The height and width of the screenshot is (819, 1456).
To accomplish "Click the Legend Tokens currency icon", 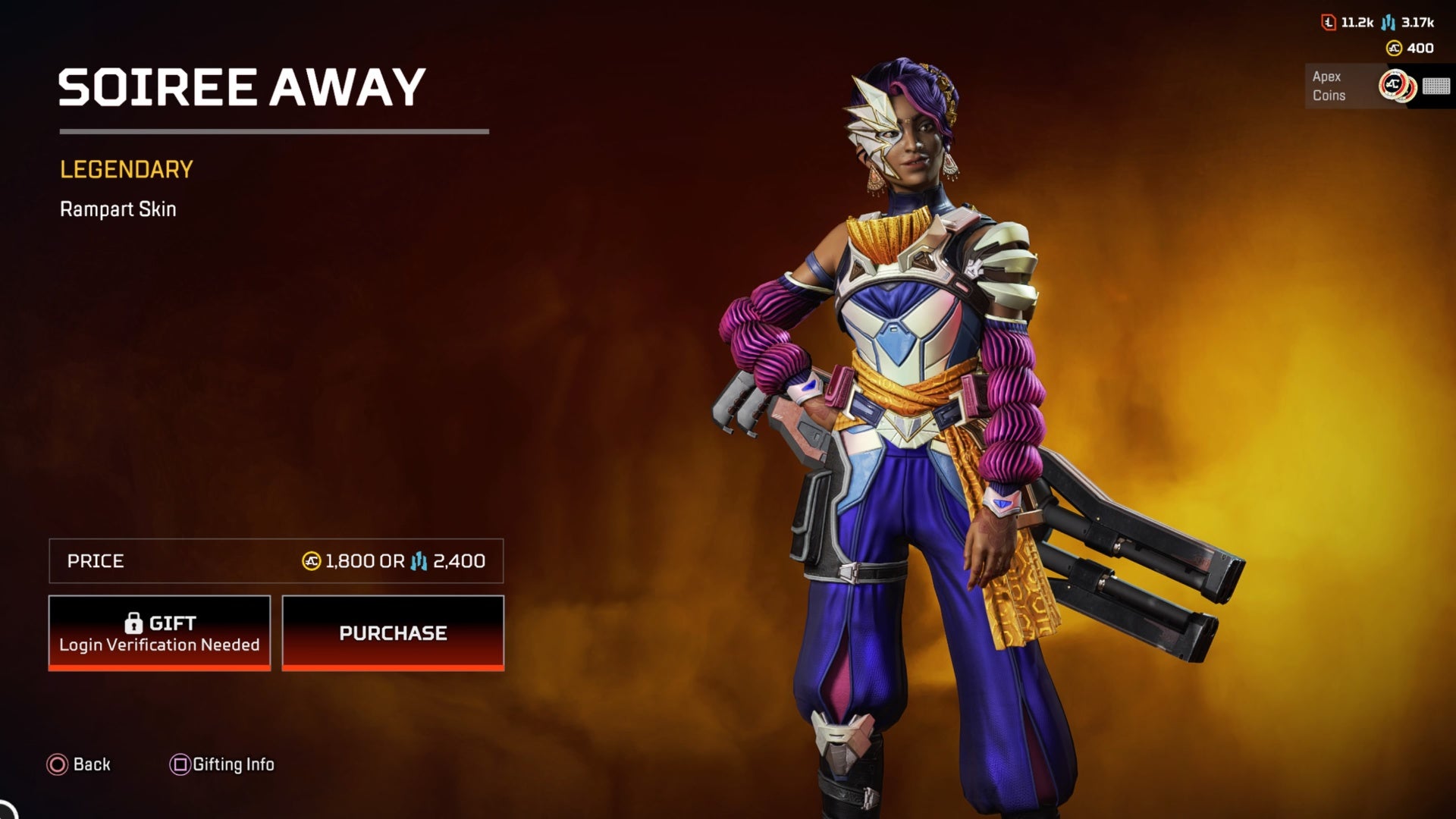I will point(1328,23).
